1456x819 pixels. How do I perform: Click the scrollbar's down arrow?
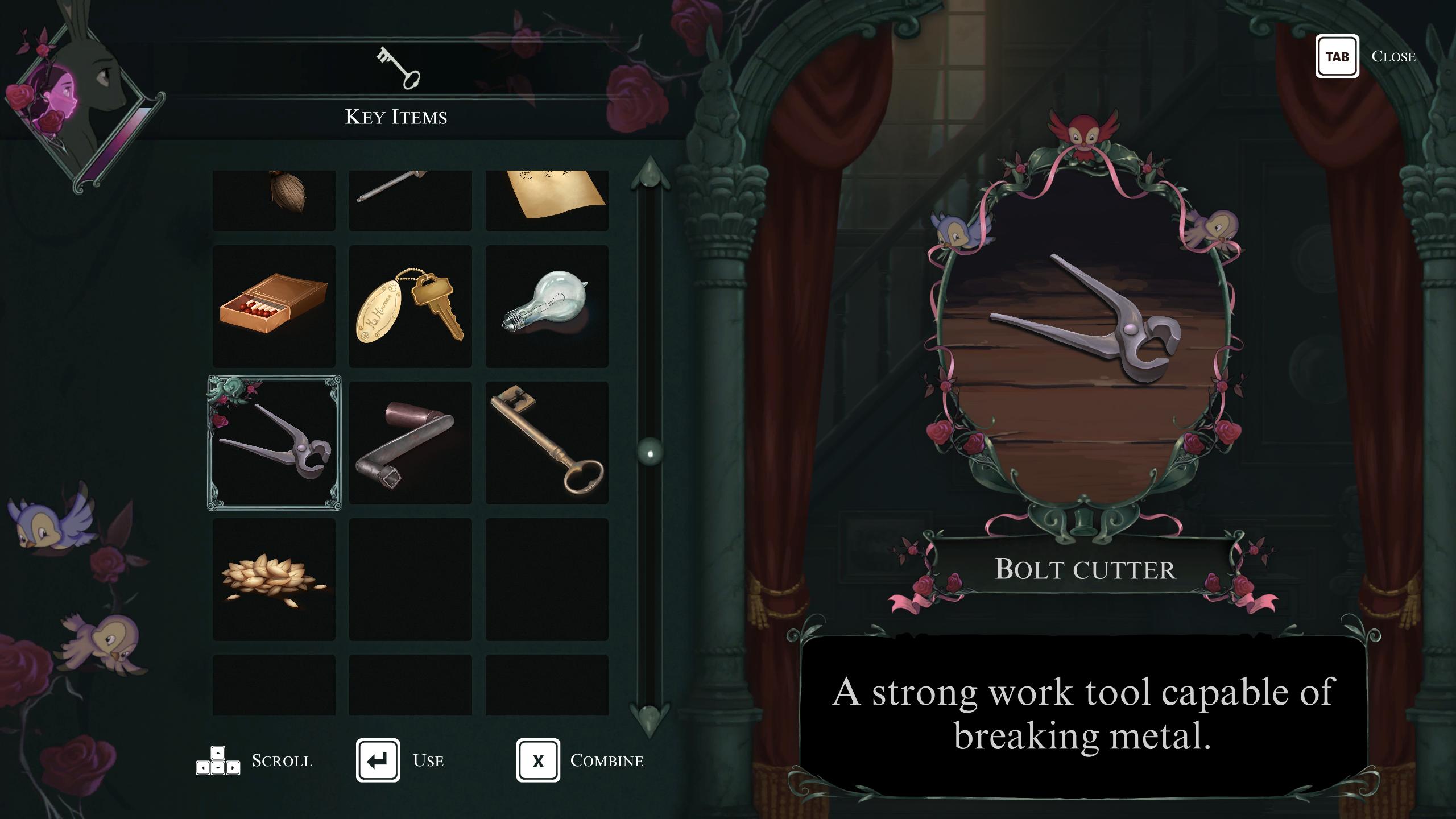click(x=650, y=719)
